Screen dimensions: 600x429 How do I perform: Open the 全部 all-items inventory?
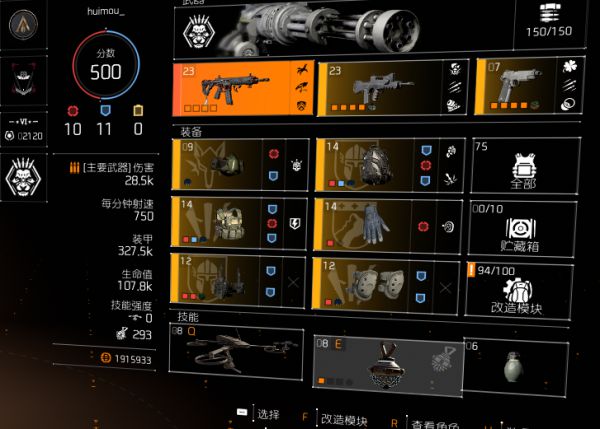(525, 165)
